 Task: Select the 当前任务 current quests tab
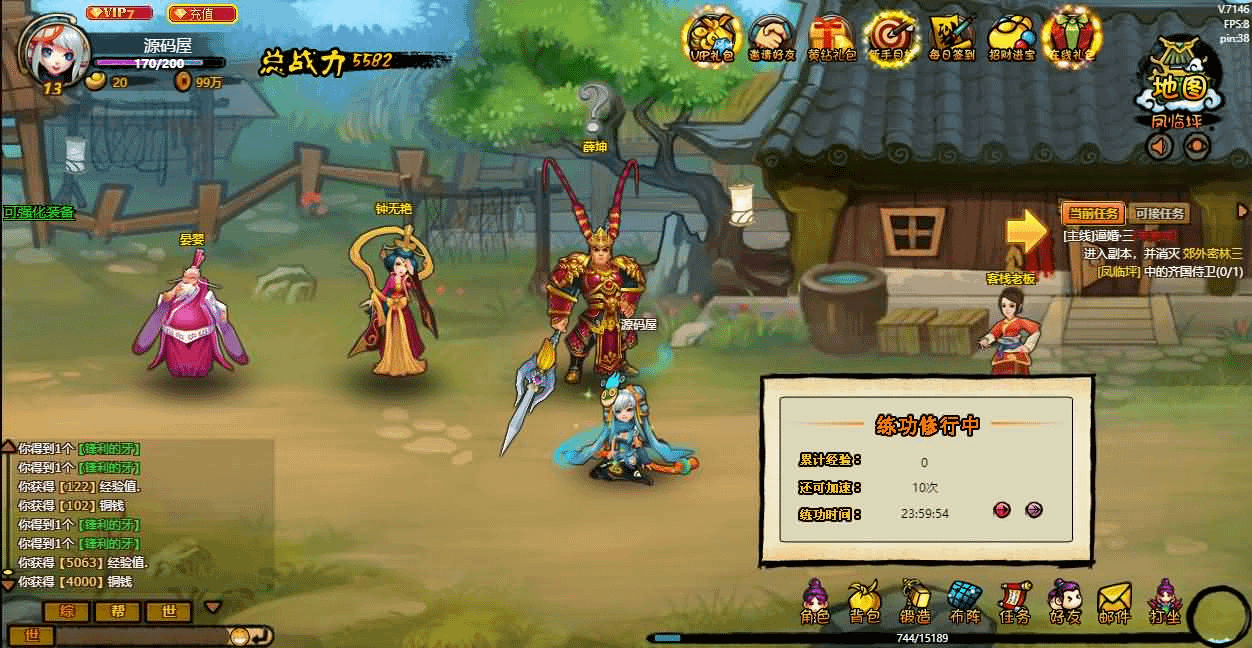pos(1093,213)
